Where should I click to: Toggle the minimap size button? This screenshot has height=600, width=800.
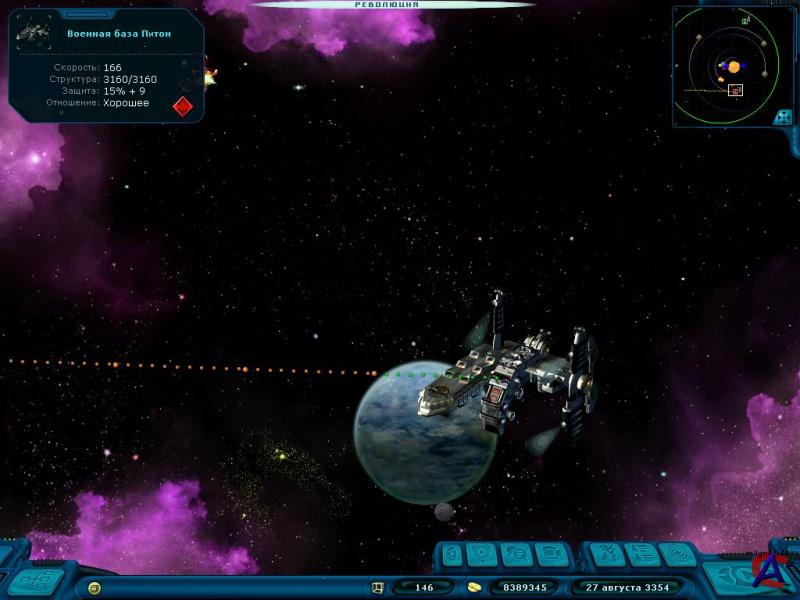[783, 116]
